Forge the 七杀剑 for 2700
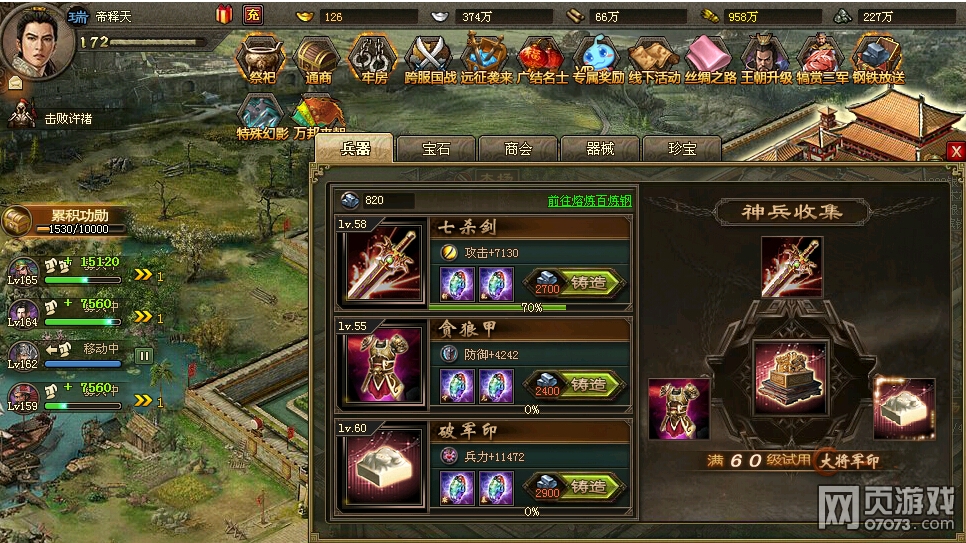 coord(575,283)
